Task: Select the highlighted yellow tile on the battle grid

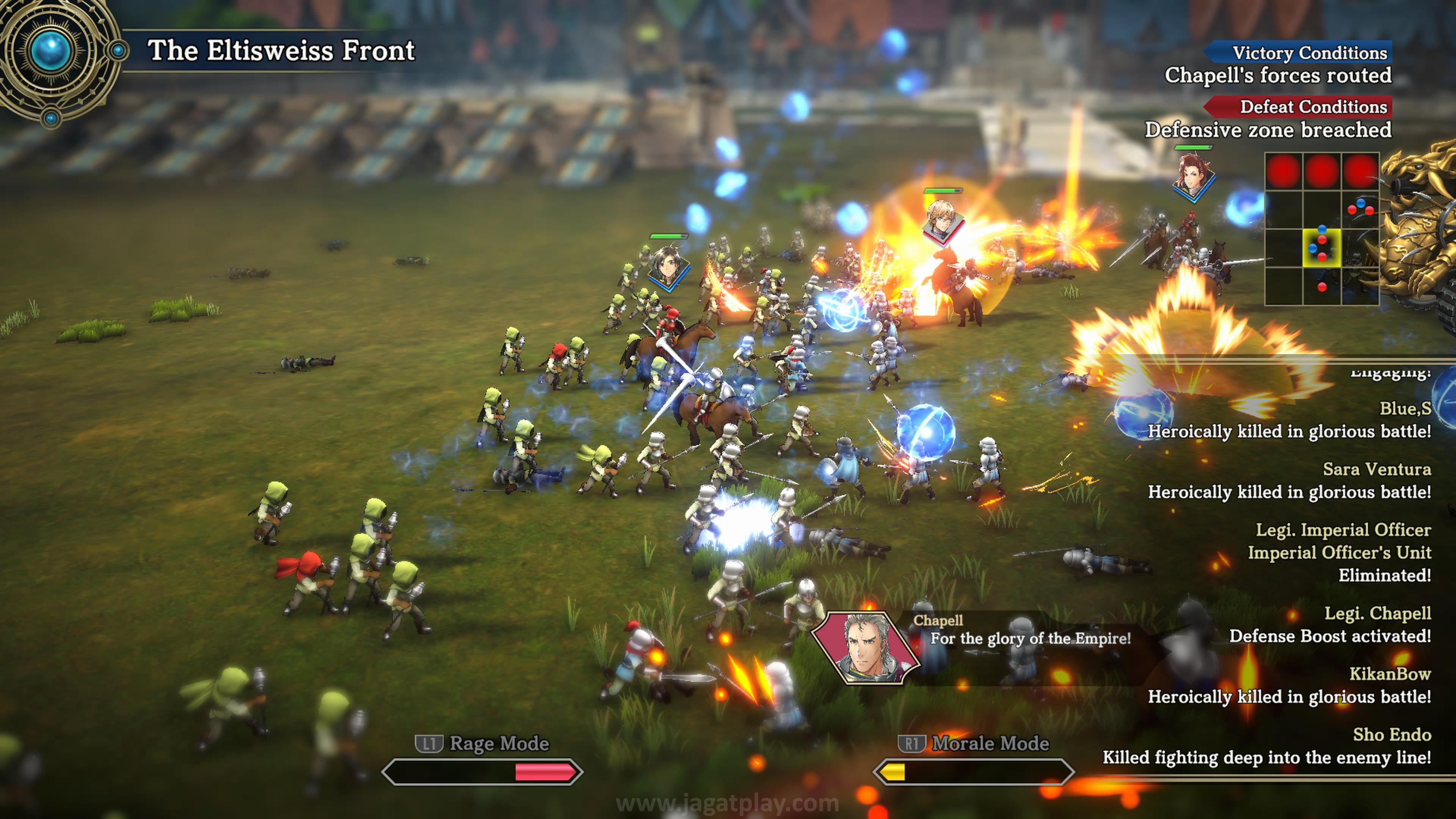Action: (x=1321, y=248)
